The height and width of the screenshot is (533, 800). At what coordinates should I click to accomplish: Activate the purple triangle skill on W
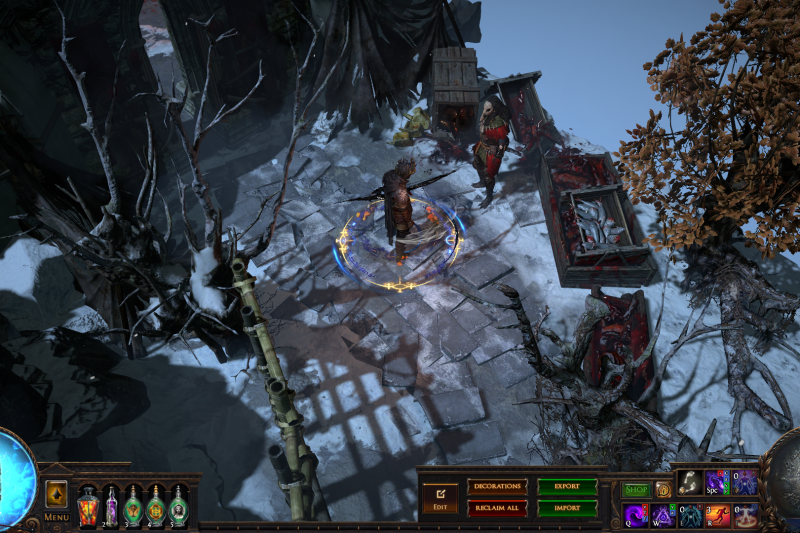pos(663,515)
